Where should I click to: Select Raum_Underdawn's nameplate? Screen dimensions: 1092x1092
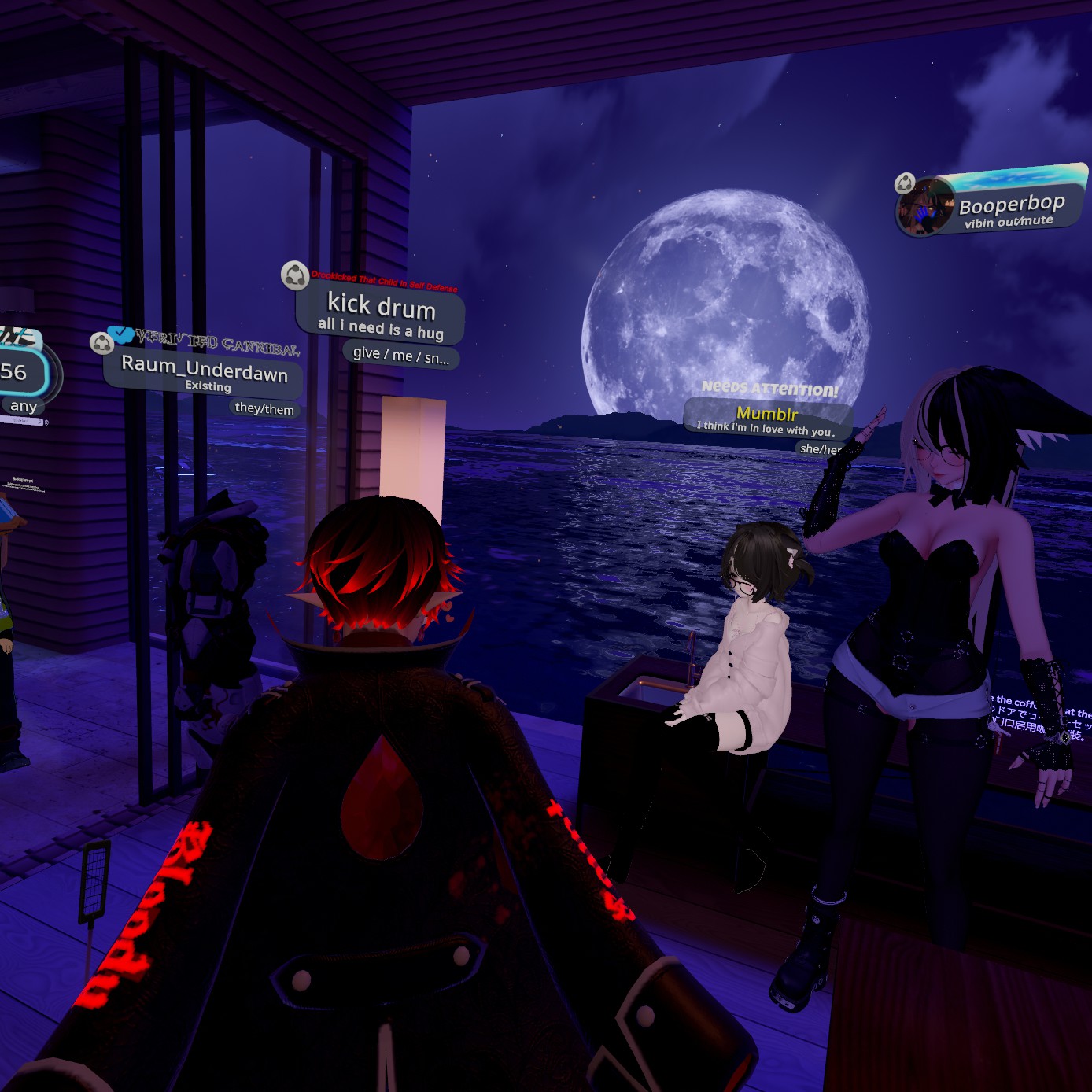coord(204,373)
